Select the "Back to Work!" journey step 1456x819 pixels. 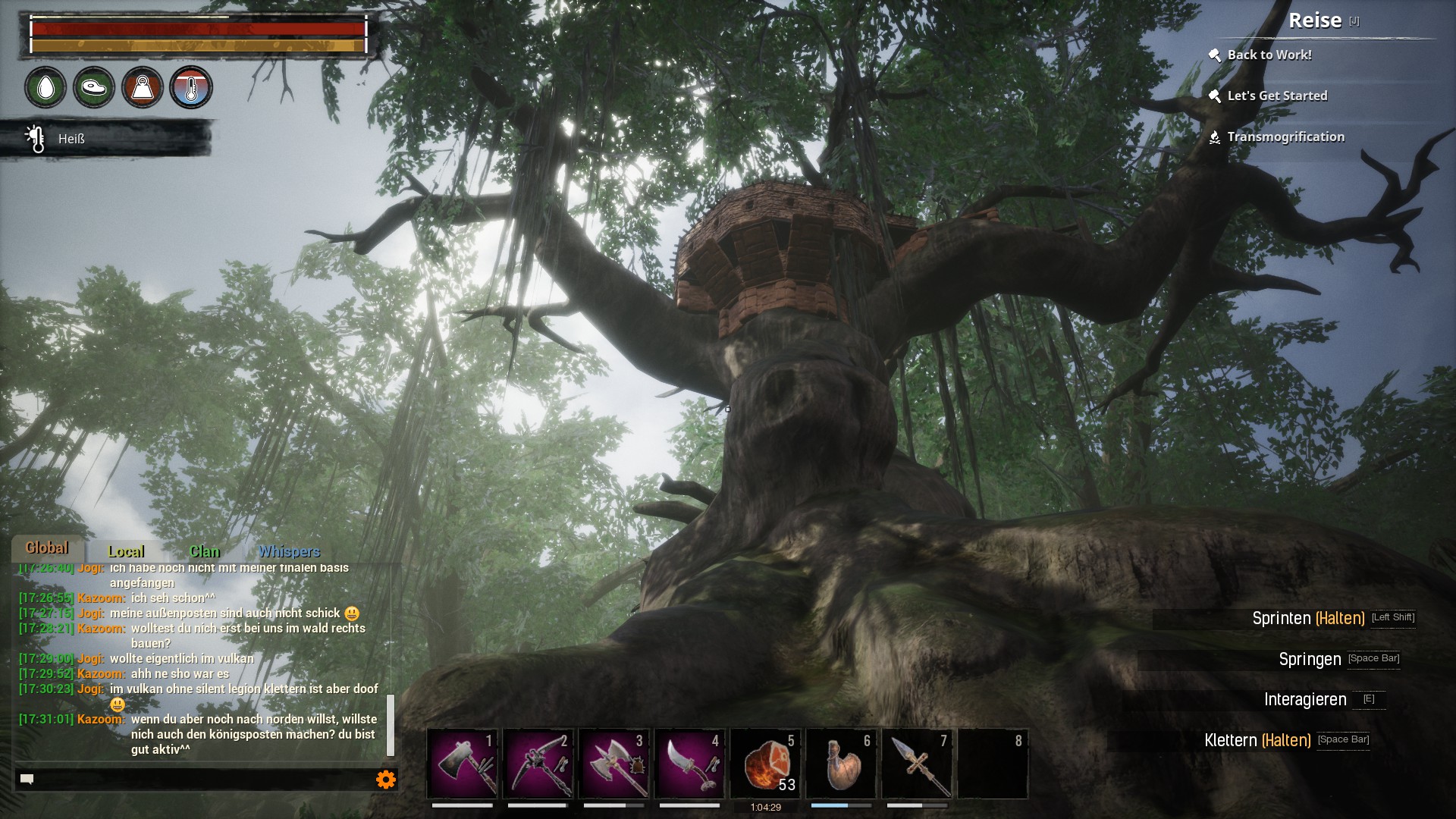[x=1269, y=55]
